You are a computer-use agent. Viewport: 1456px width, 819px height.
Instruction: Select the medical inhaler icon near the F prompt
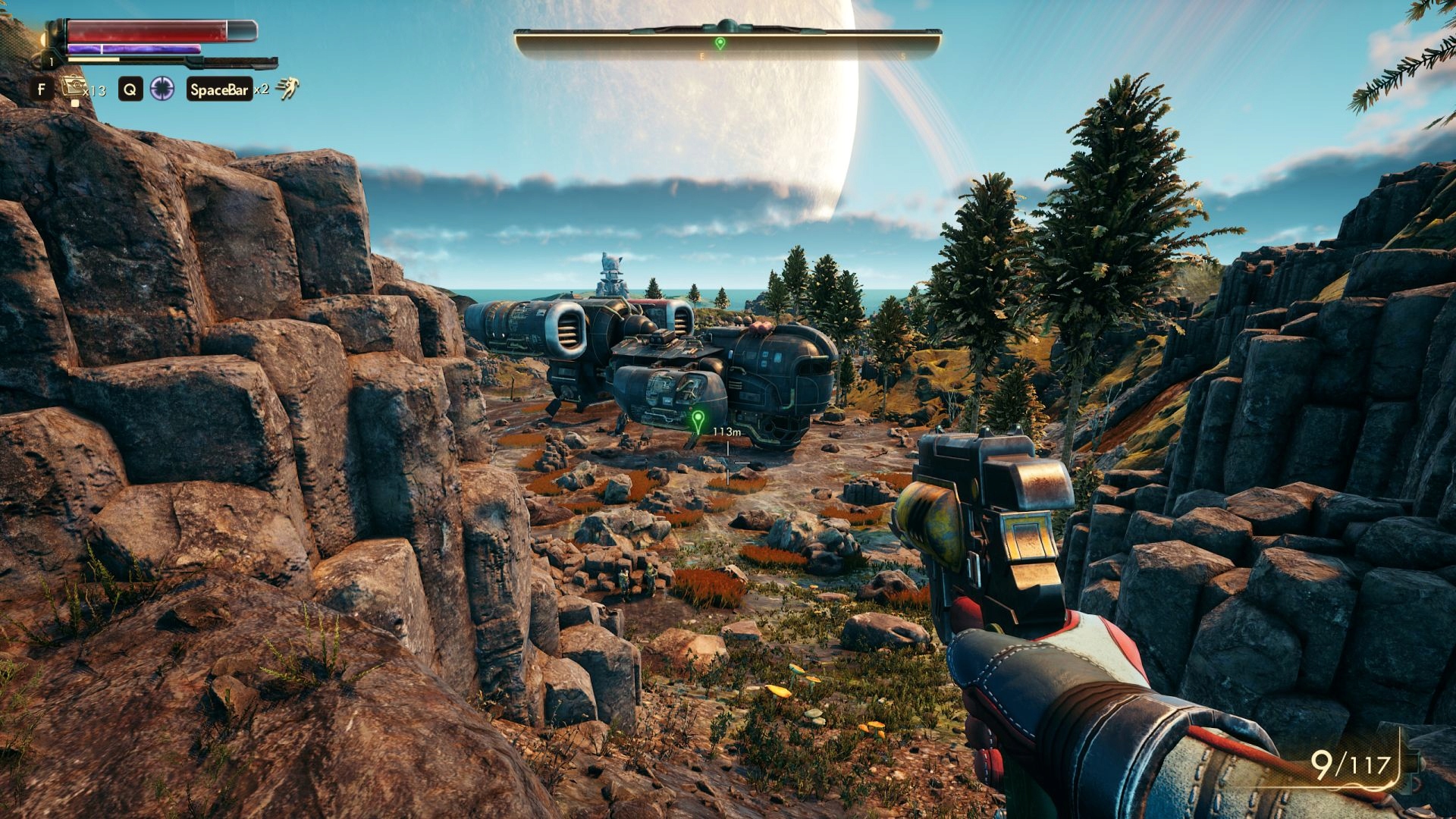coord(74,86)
